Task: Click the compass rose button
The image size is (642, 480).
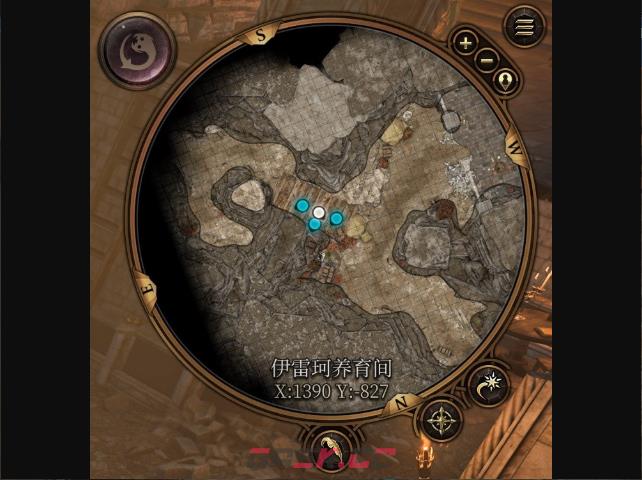Action: (x=441, y=420)
